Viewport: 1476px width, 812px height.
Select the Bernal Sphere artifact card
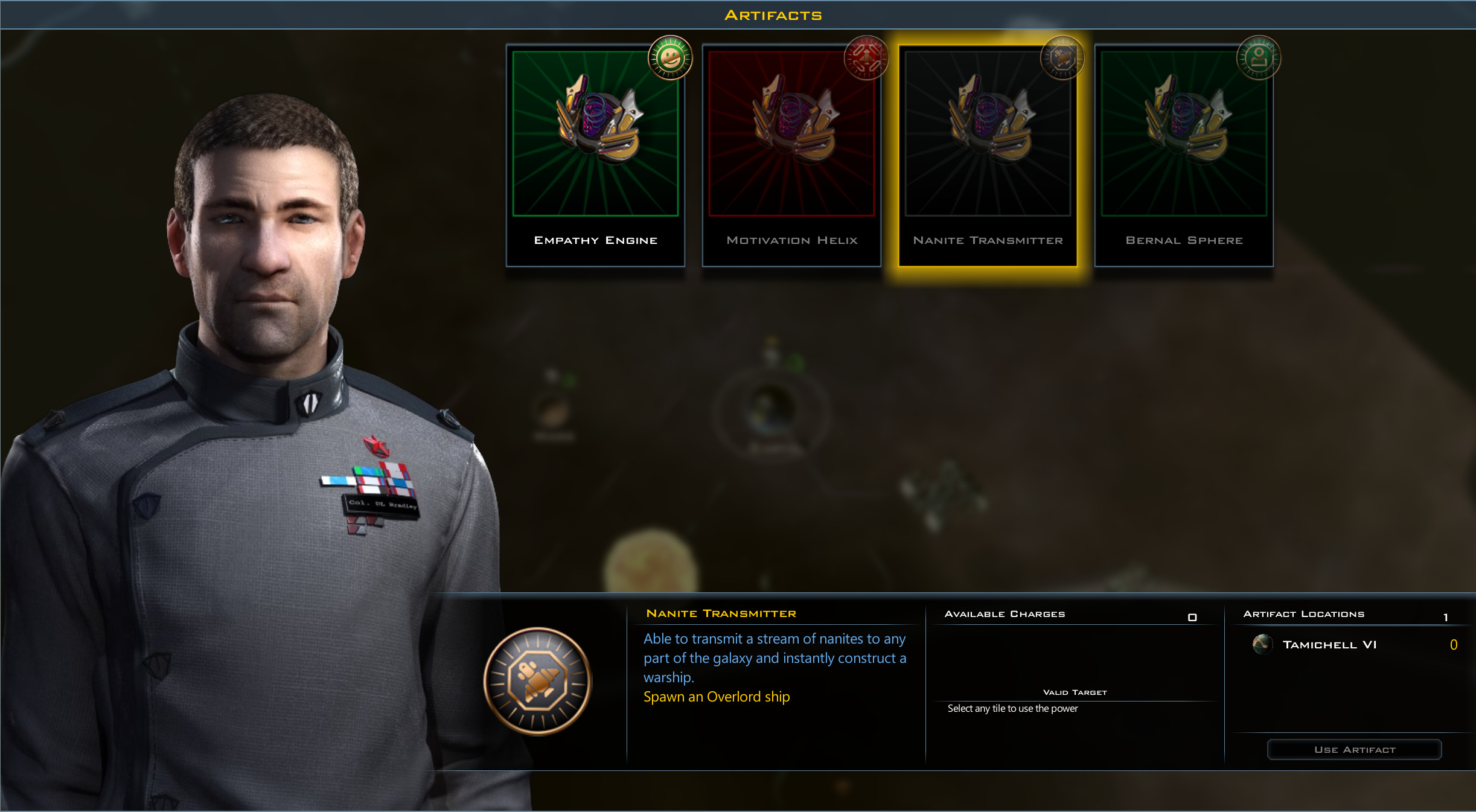pyautogui.click(x=1184, y=154)
